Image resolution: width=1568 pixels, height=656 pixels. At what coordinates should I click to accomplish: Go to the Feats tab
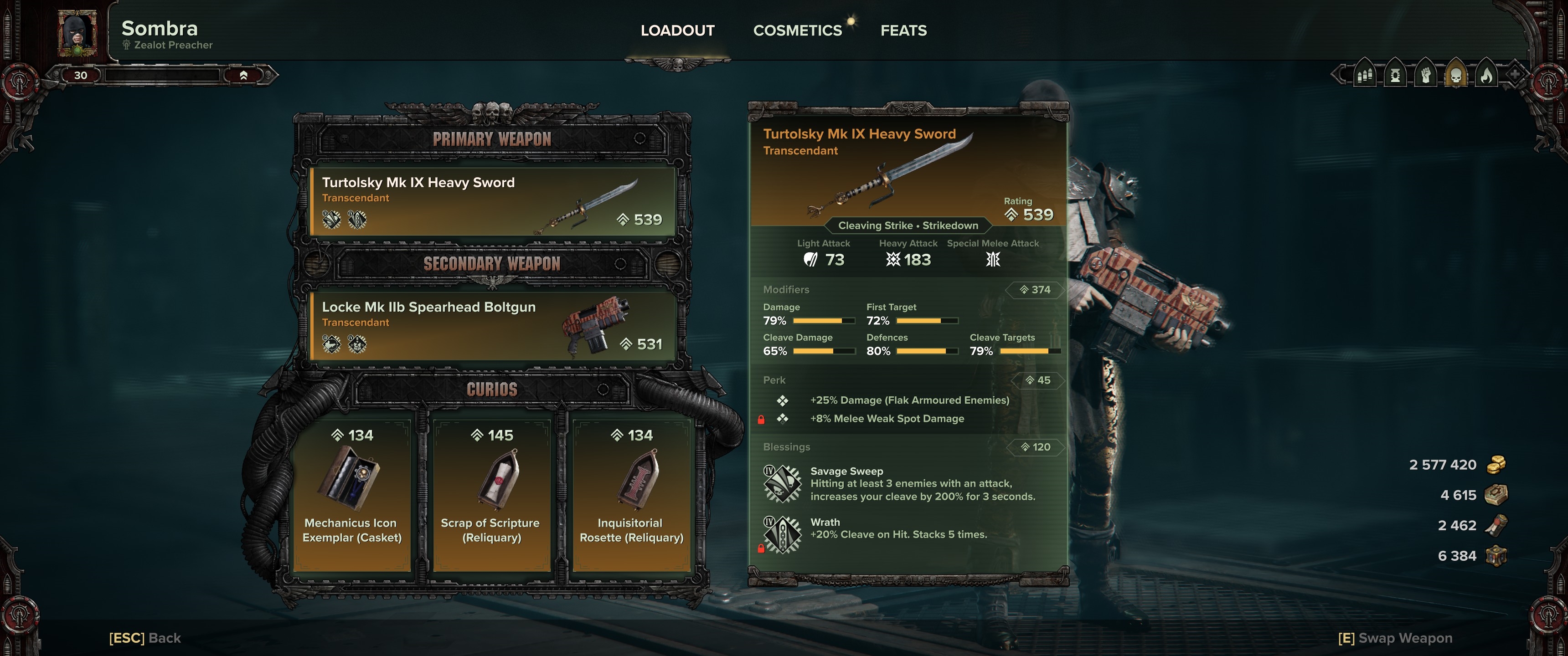click(903, 31)
